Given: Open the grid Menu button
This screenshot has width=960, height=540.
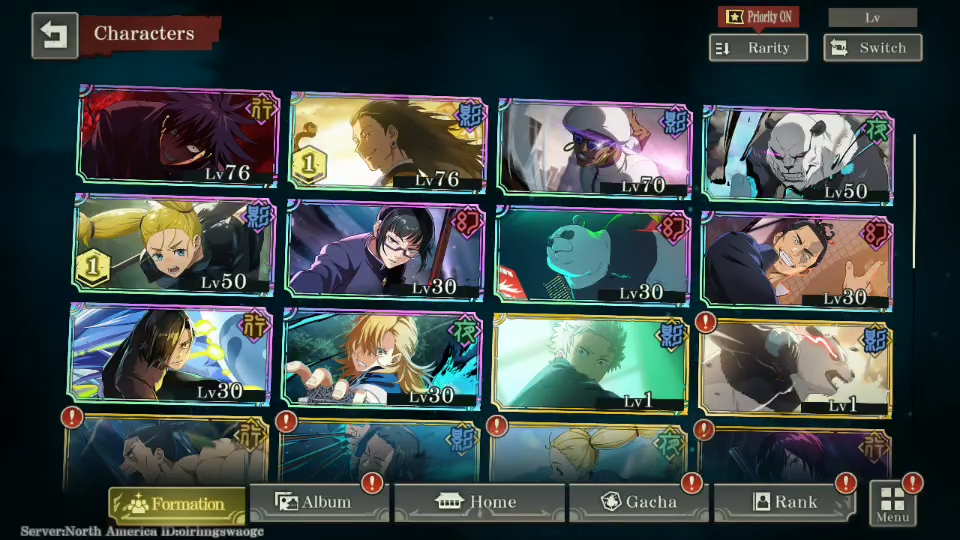Looking at the screenshot, I should [x=892, y=504].
